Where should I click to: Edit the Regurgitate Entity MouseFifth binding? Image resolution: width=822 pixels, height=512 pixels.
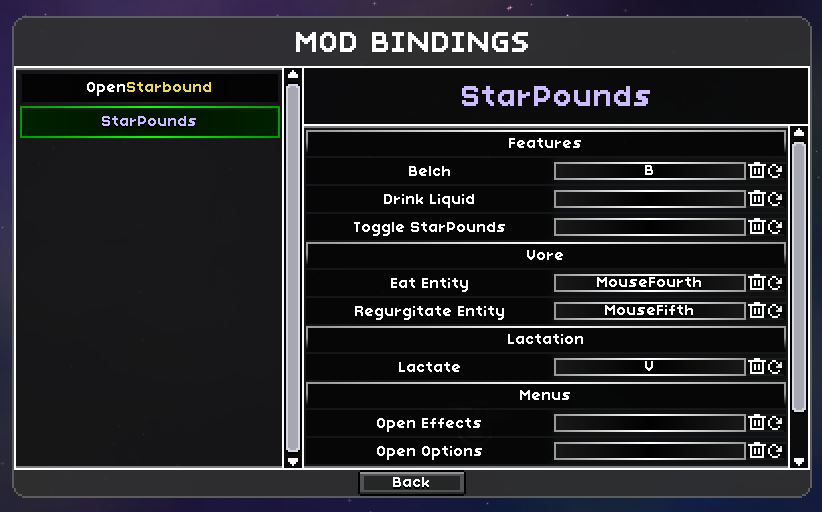[649, 311]
